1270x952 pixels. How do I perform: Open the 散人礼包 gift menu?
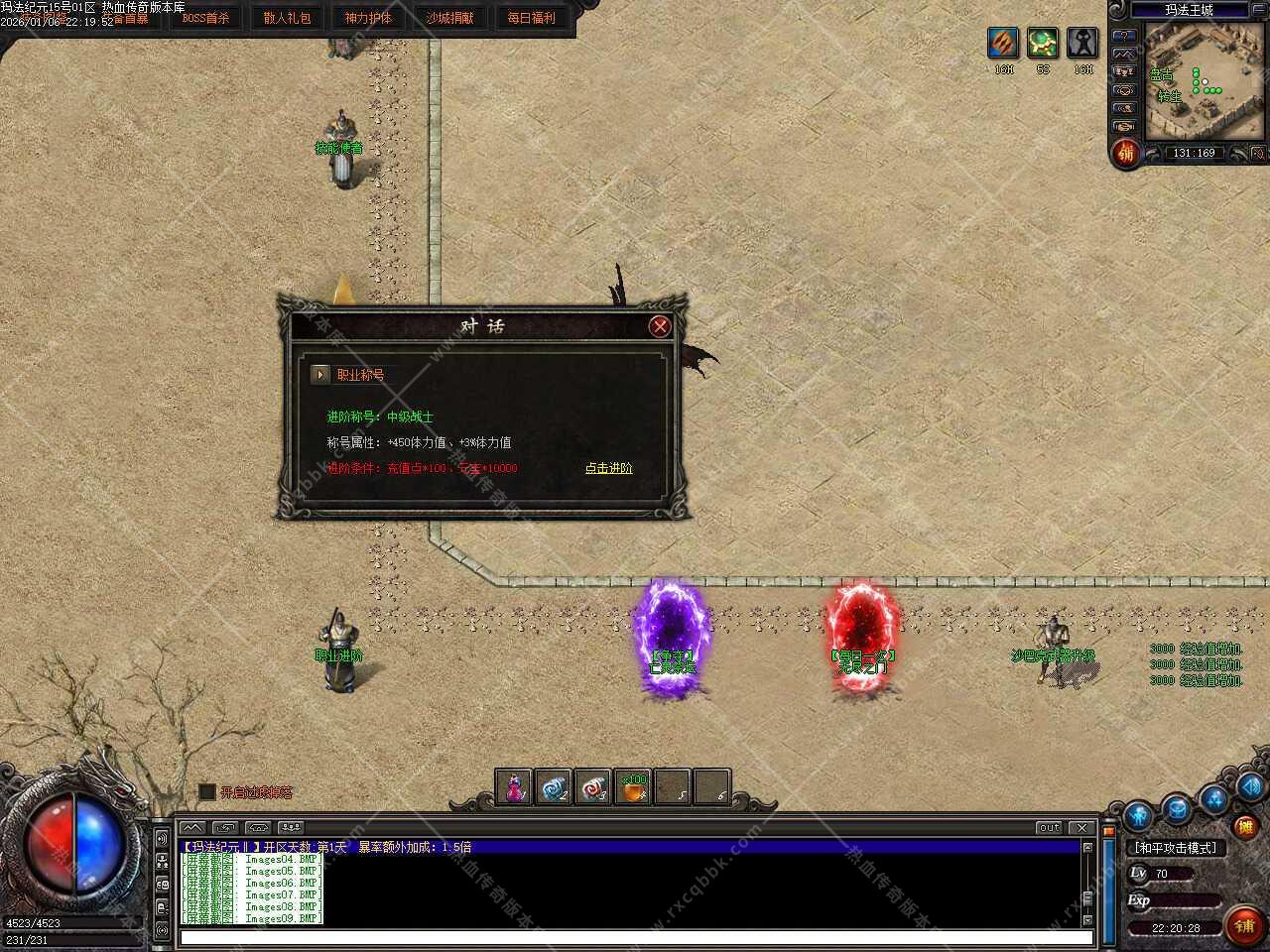[x=287, y=18]
